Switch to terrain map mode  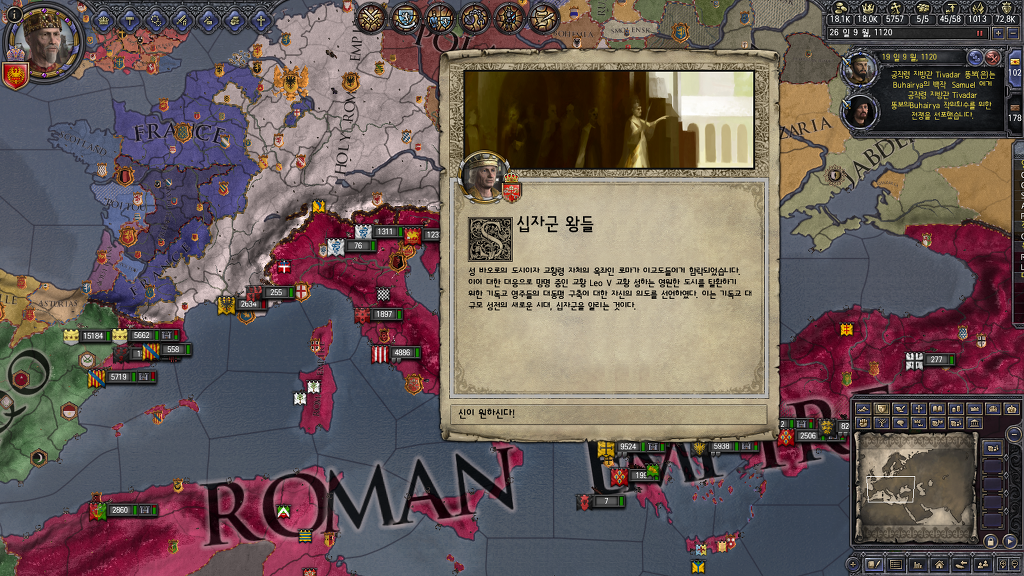pos(863,408)
